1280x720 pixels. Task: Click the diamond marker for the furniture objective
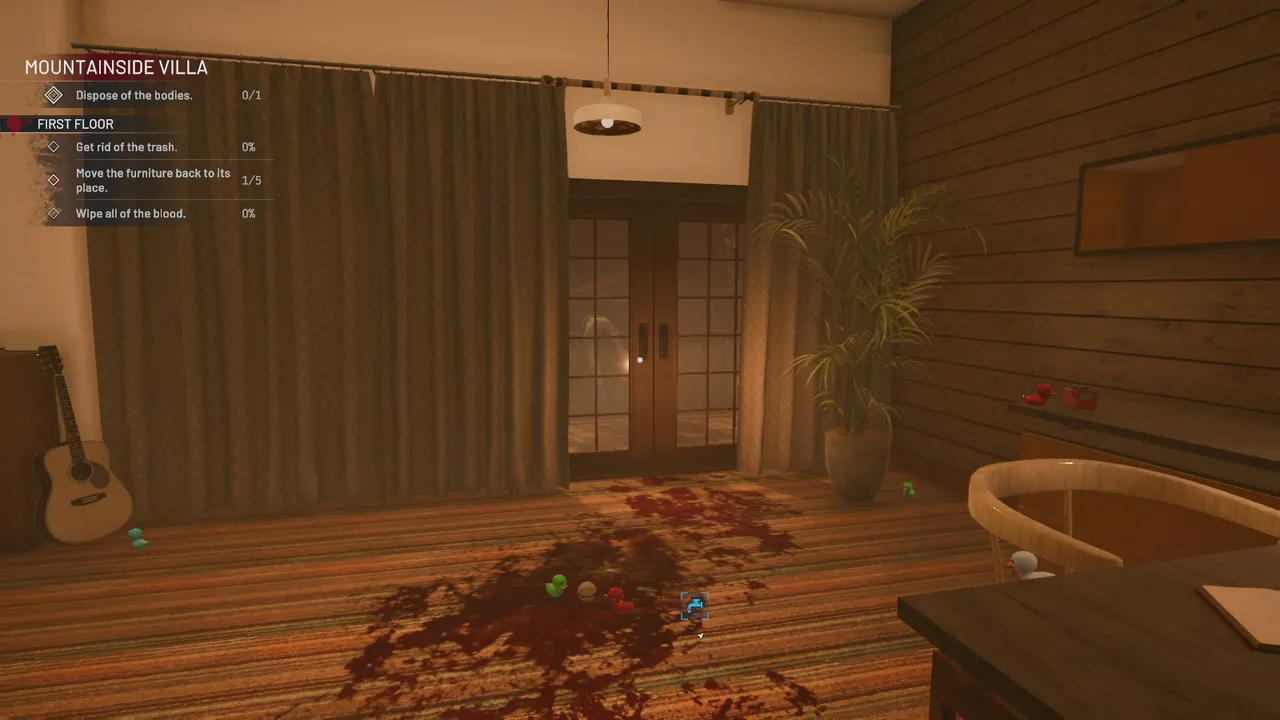point(55,180)
